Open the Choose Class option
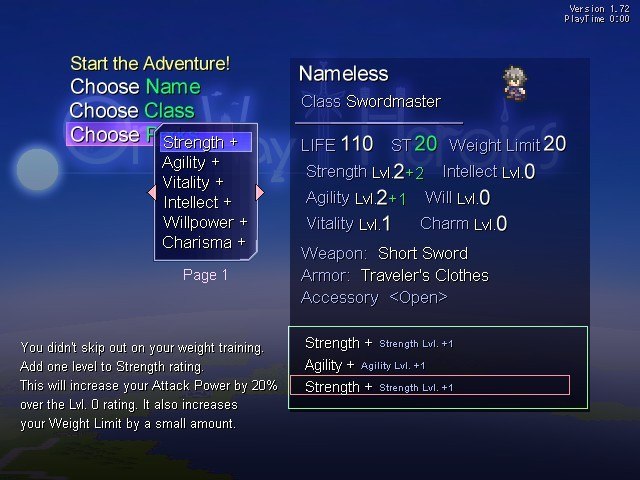Viewport: 640px width, 480px height. click(x=132, y=111)
